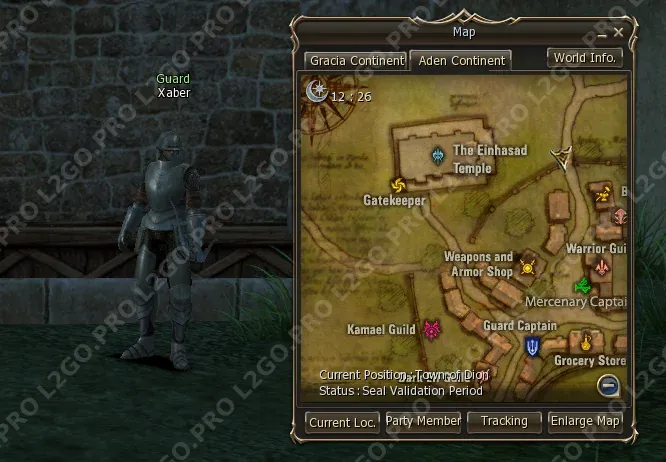Open World Info. panel
The width and height of the screenshot is (666, 462).
585,58
